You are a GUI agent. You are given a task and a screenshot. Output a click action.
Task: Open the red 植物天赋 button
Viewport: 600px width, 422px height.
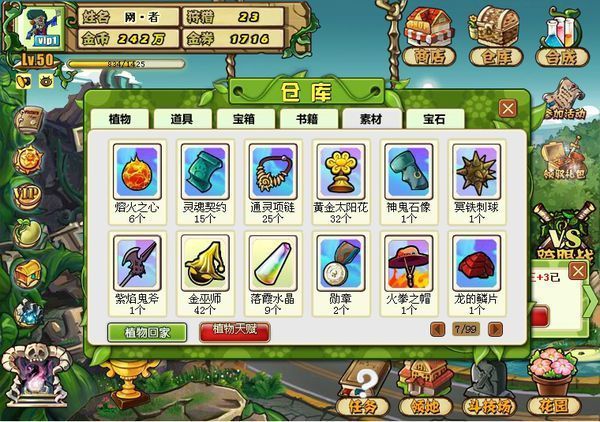233,331
